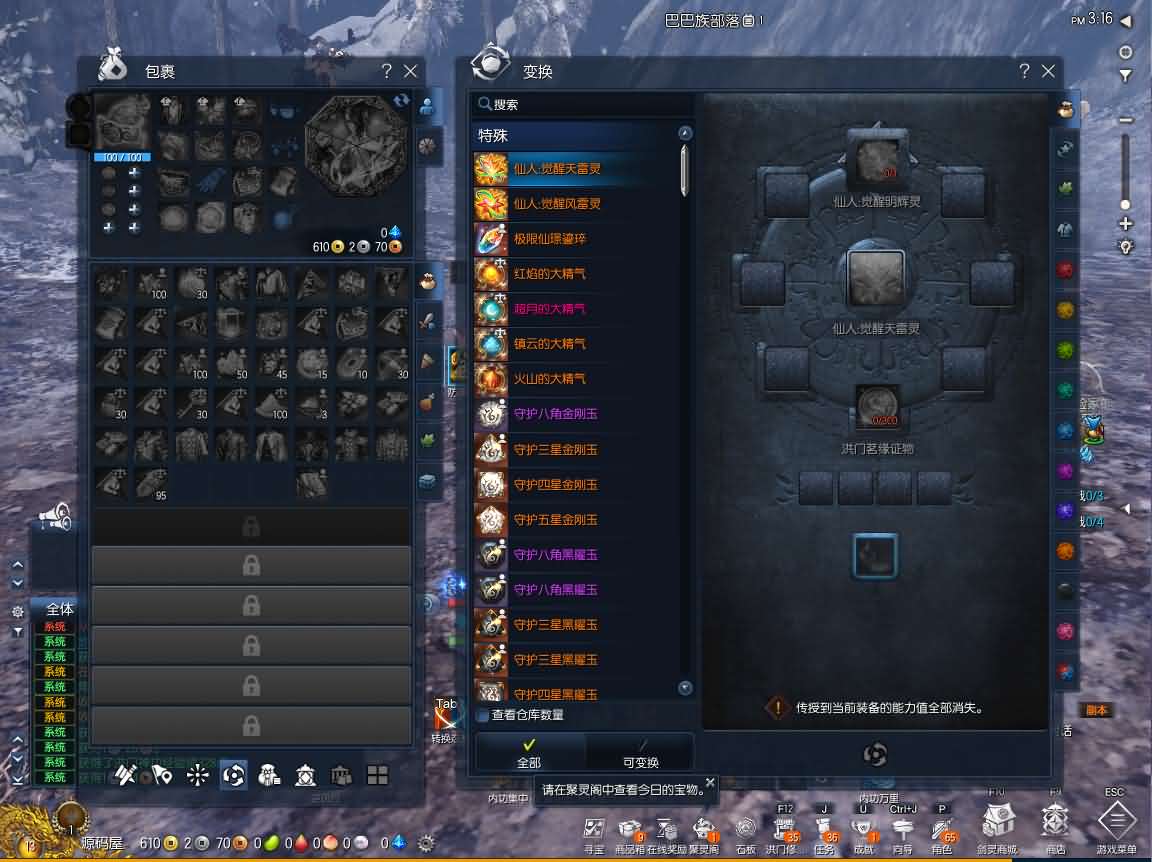The width and height of the screenshot is (1152, 862).
Task: Switch to the 全部 tab
Action: tap(529, 753)
